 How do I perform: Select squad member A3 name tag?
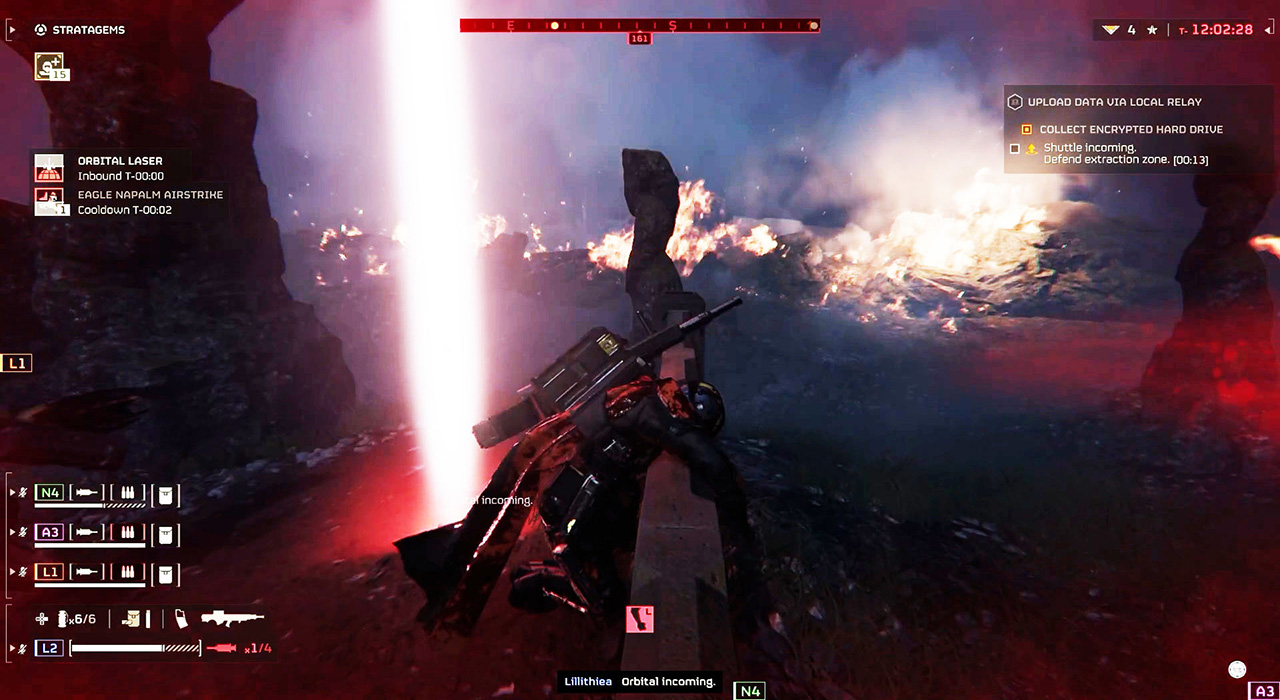[49, 532]
